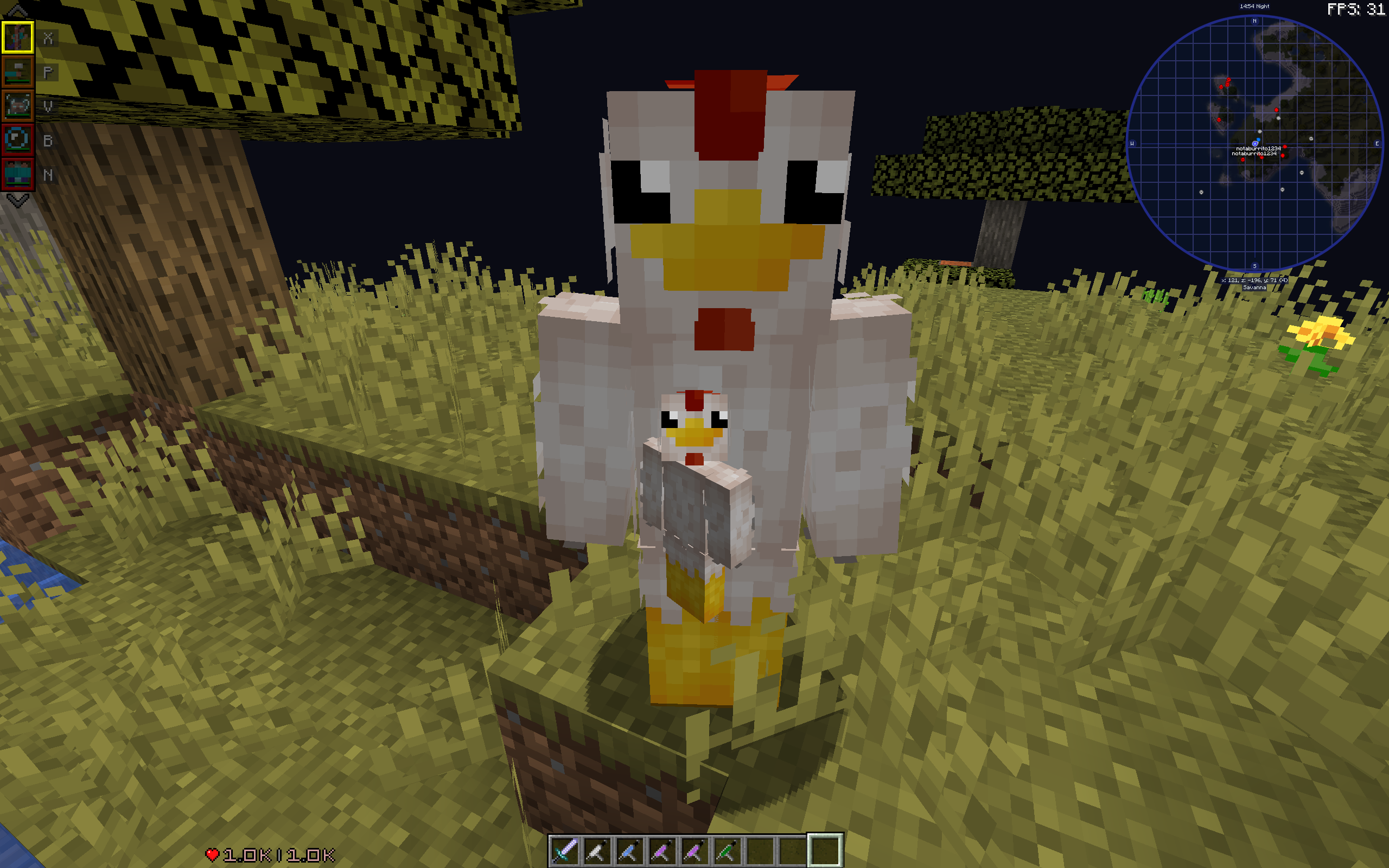Click the player arrow at the minimap center
Screen dimensions: 1389x868
(1256, 145)
